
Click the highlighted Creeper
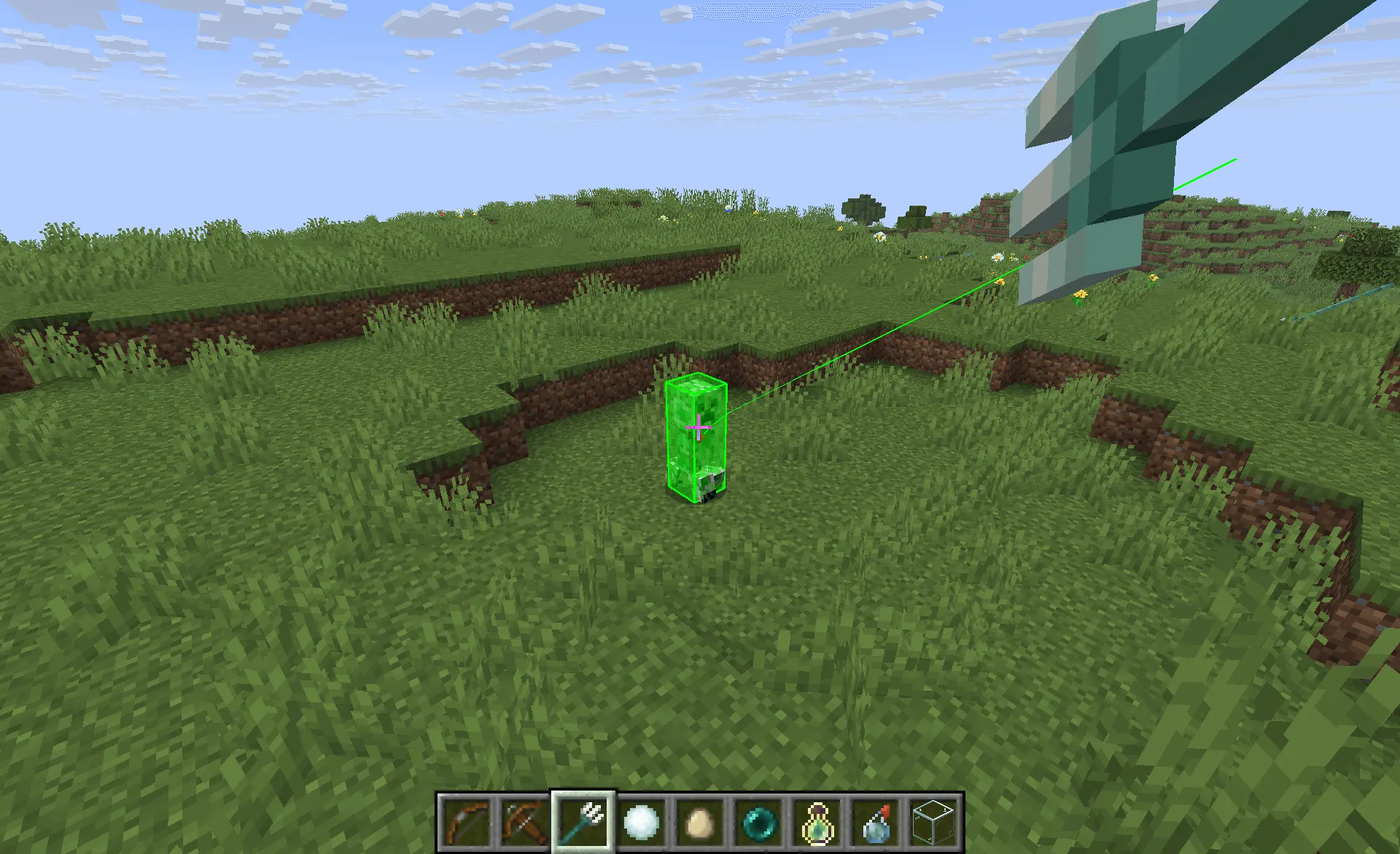click(696, 438)
